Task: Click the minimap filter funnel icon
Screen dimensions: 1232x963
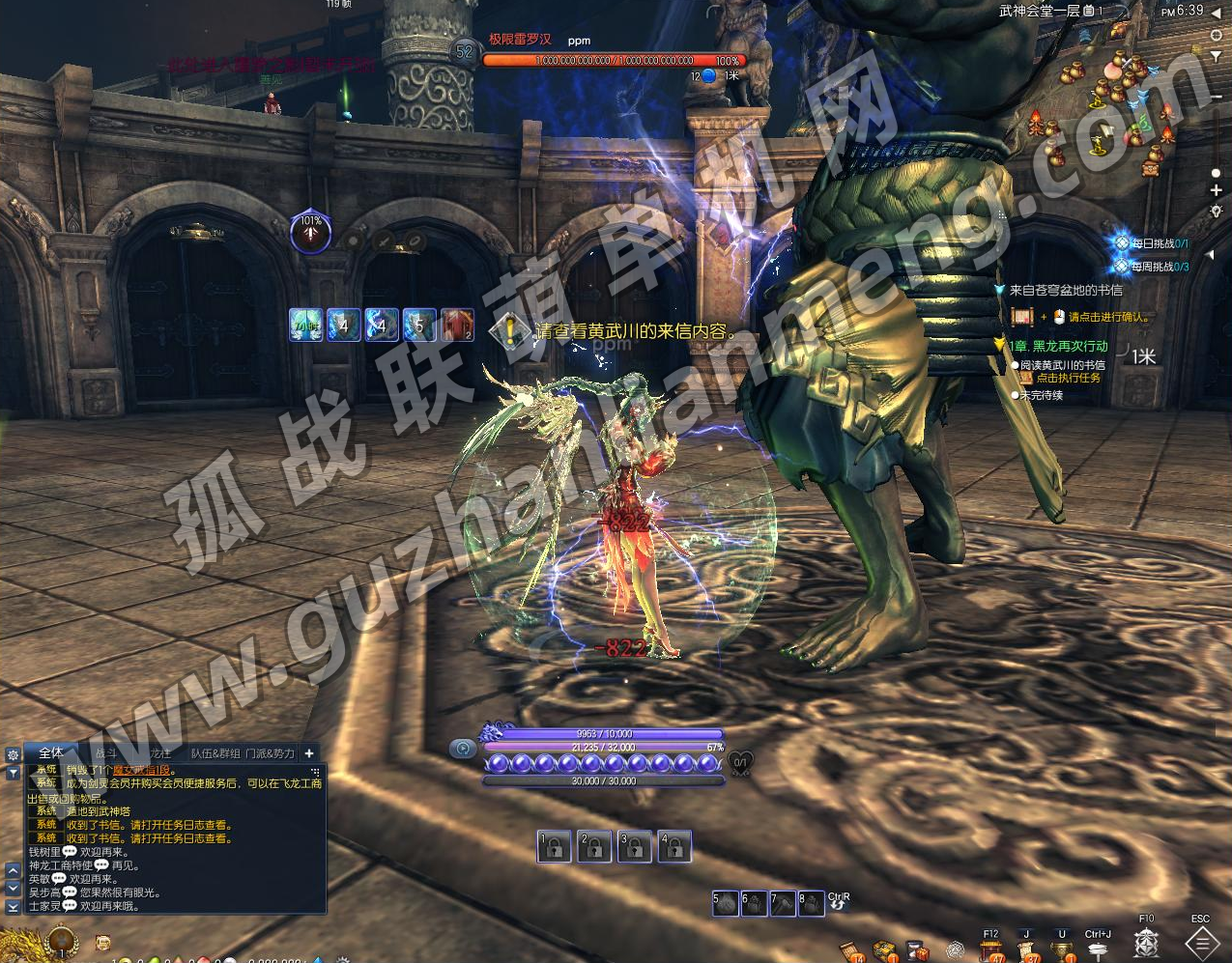Action: (x=1216, y=57)
